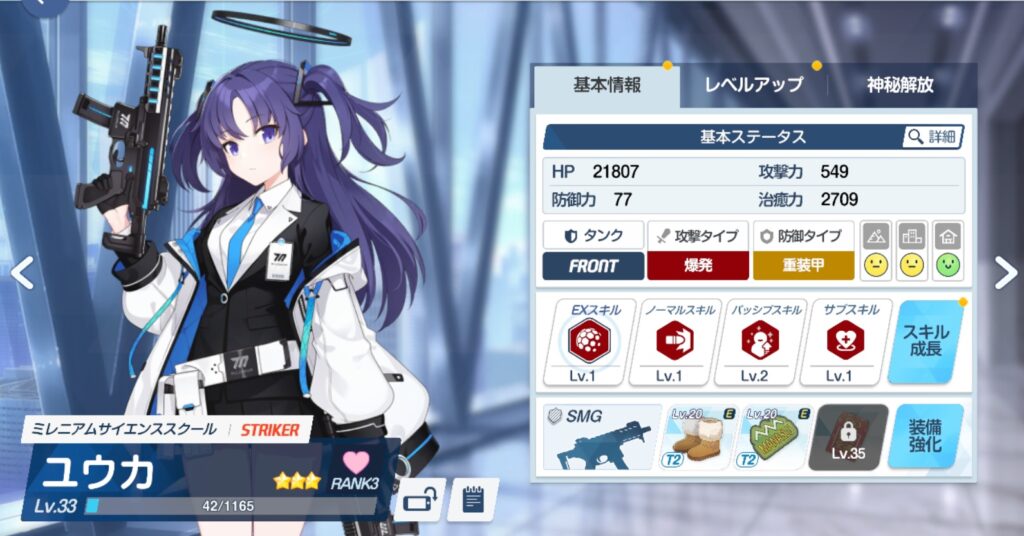
Task: Open the notepad profile icon
Action: click(472, 498)
